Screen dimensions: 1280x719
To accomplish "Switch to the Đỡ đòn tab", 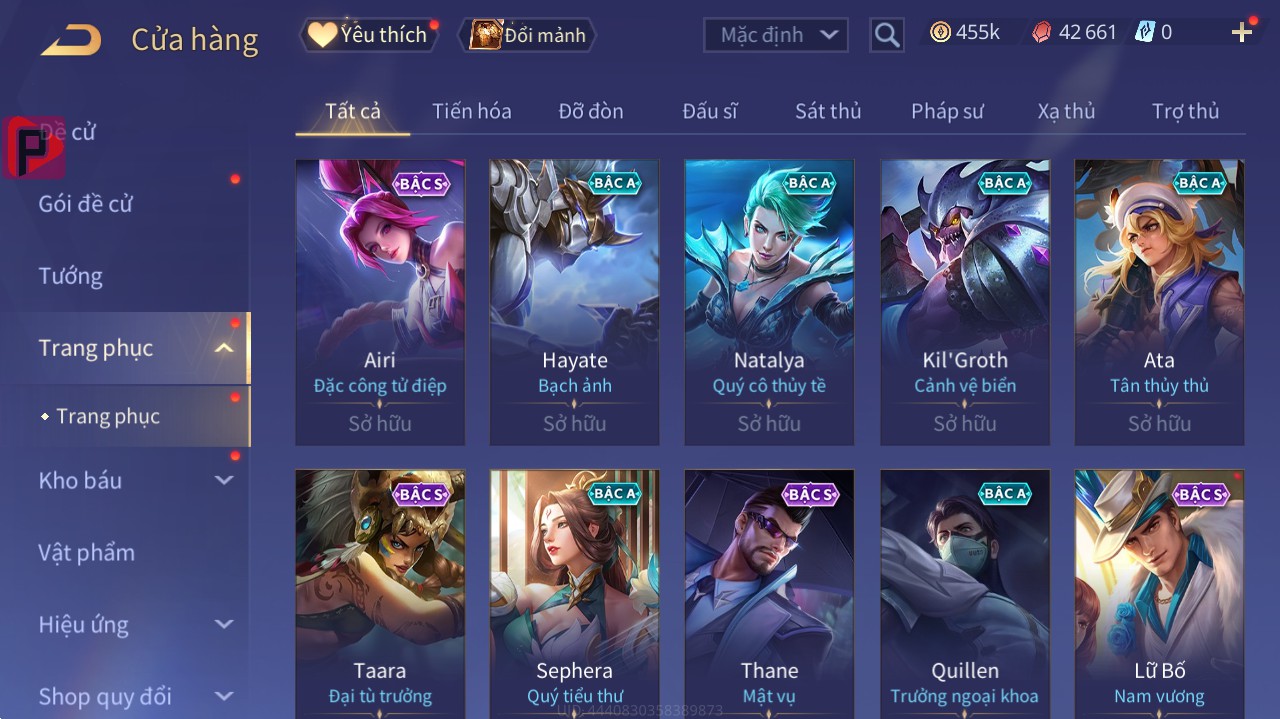I will (x=590, y=111).
